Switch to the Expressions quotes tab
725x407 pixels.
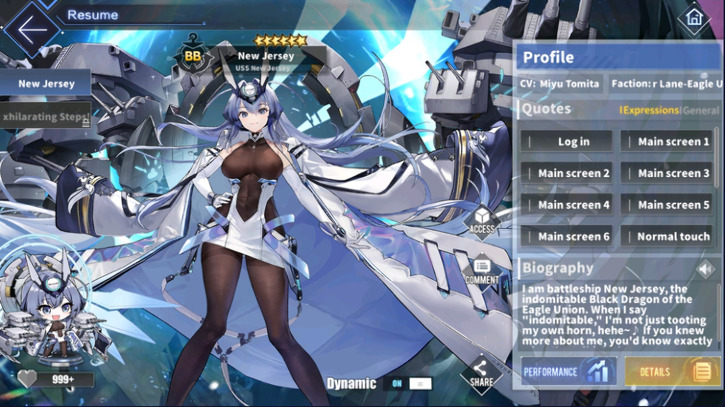(x=650, y=110)
